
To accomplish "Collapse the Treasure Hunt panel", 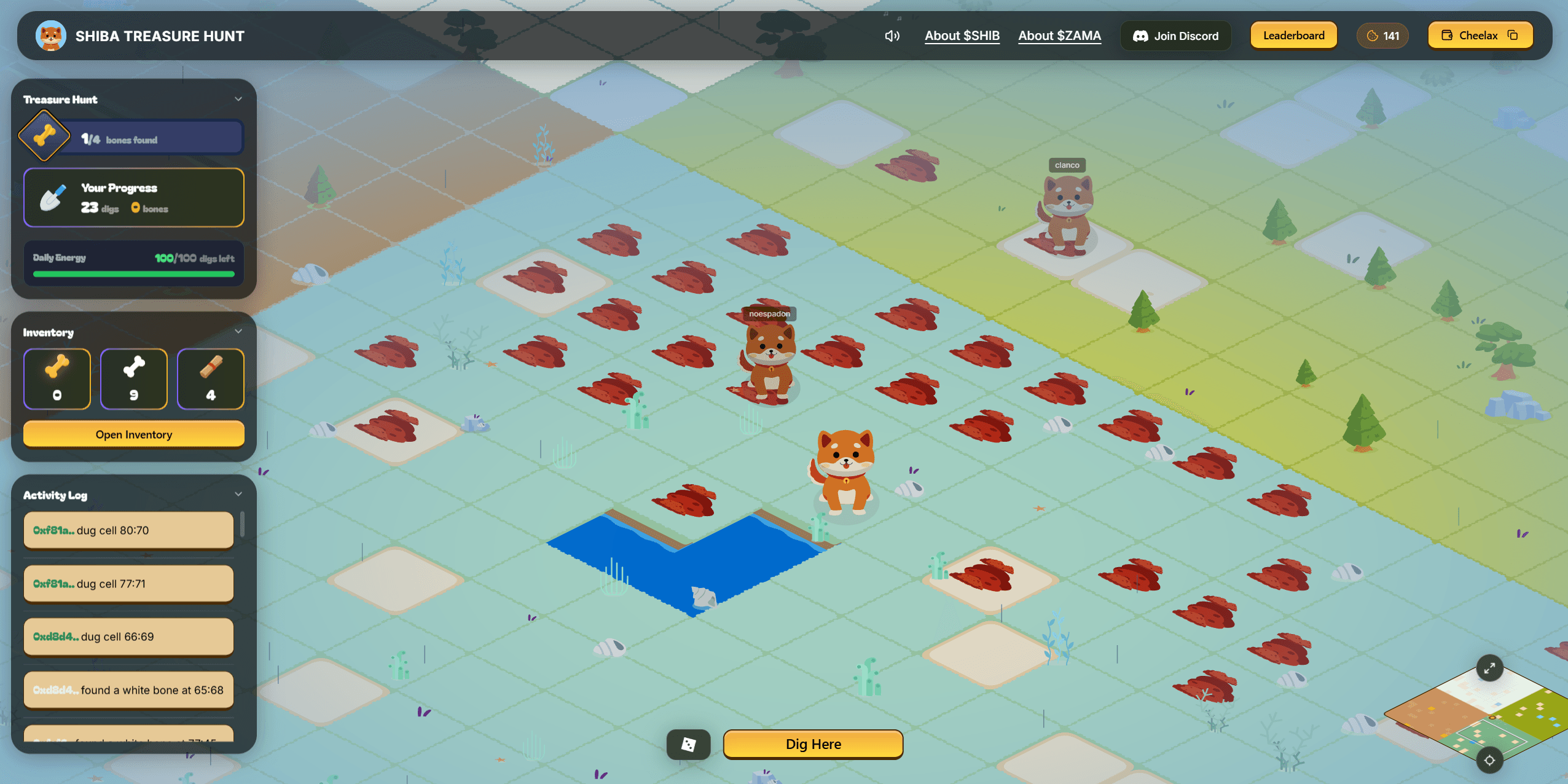I will pos(238,99).
